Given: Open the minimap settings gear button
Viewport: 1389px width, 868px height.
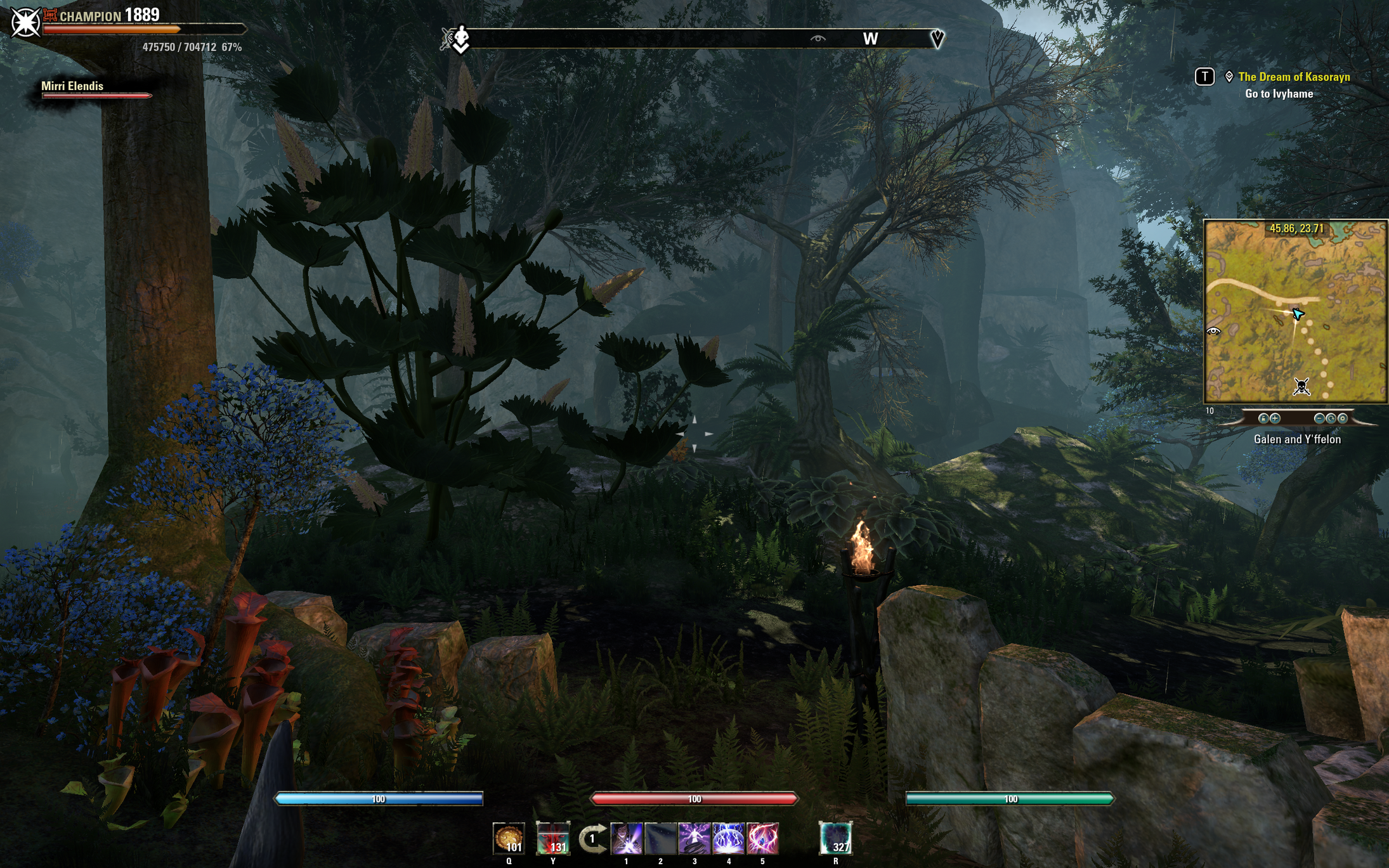Looking at the screenshot, I should pos(1342,418).
